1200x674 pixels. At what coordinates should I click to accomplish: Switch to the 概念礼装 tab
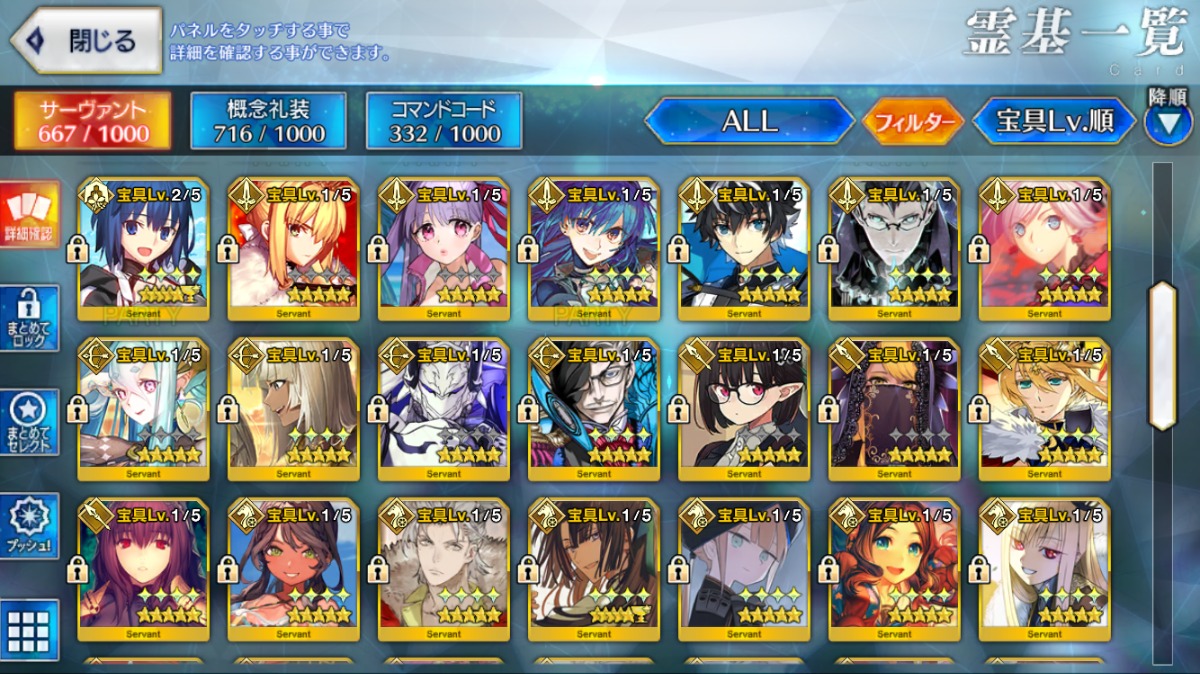(268, 121)
